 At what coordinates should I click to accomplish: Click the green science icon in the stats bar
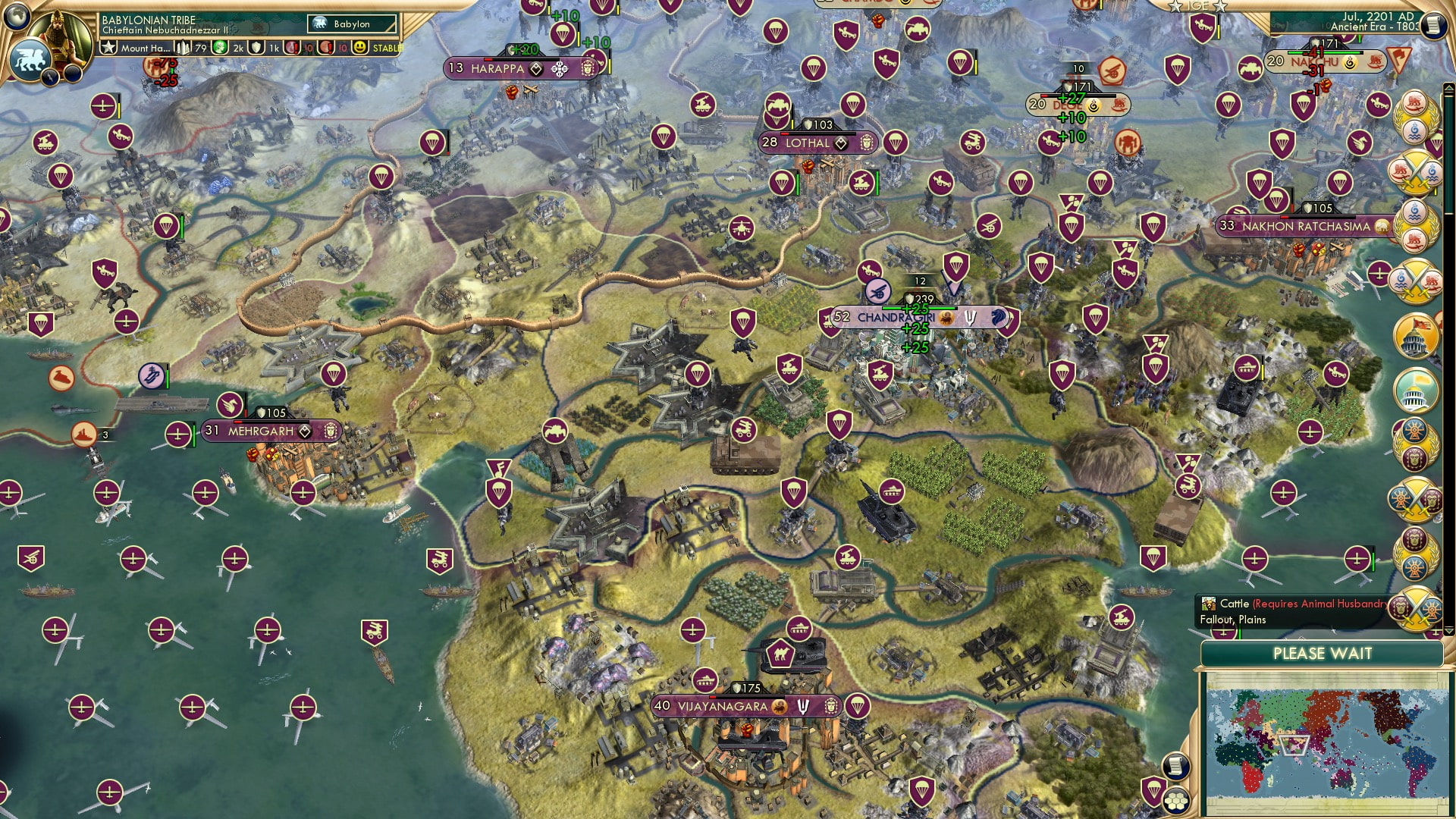pyautogui.click(x=219, y=49)
